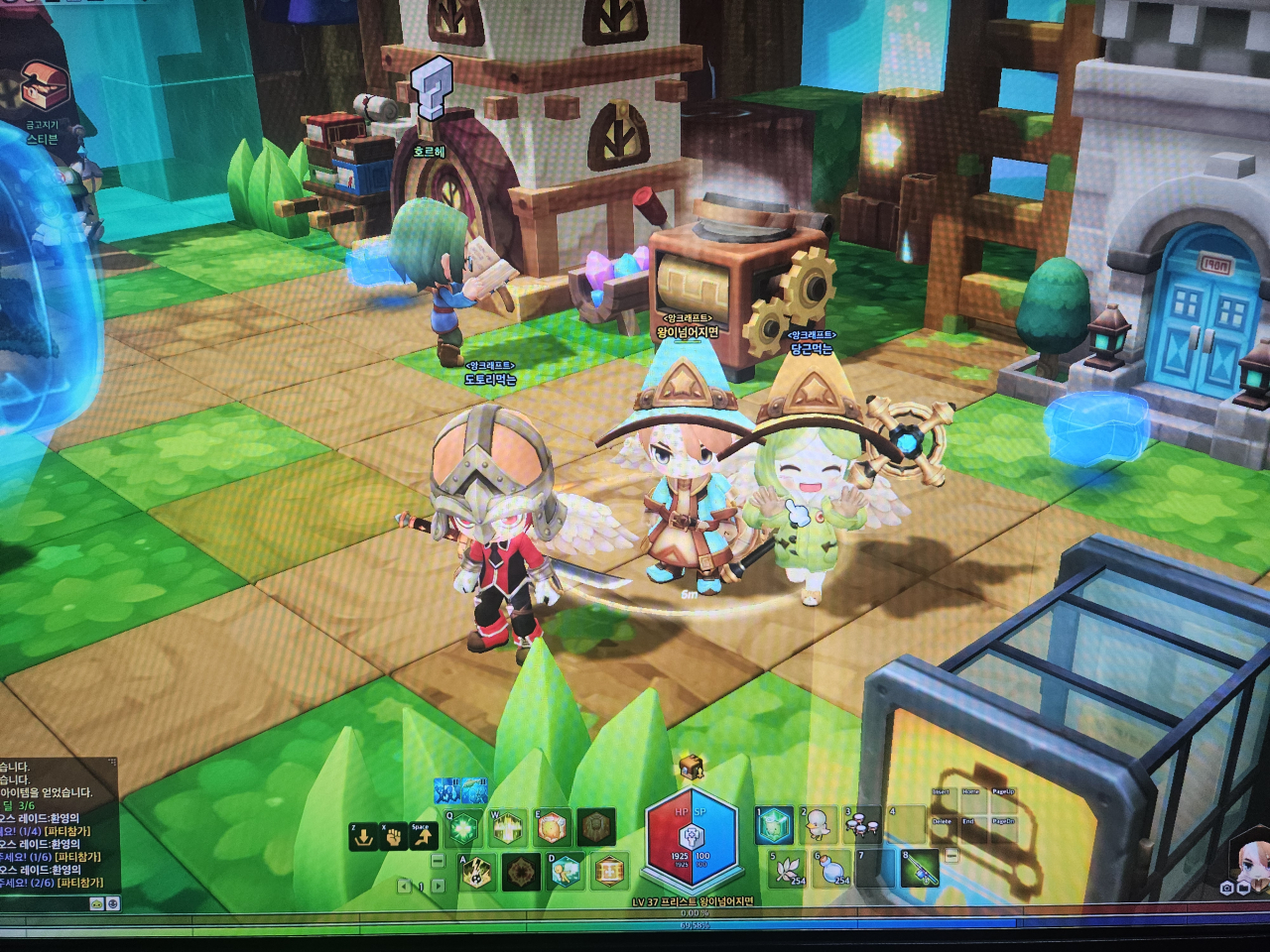
Task: Trigger the lightning skill on slot A
Action: [x=477, y=871]
